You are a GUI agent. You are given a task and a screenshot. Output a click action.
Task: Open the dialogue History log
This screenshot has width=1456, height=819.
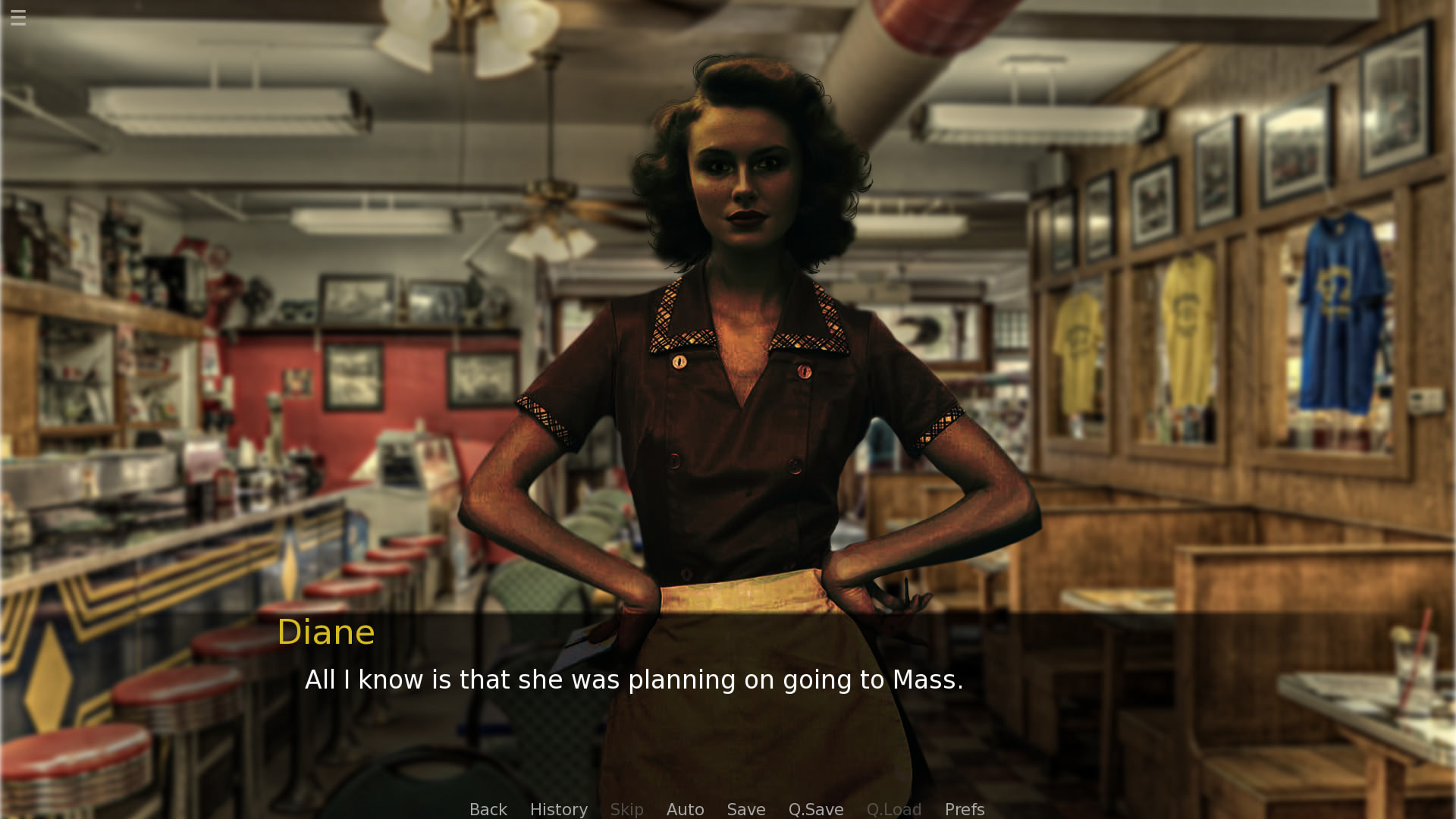(x=558, y=809)
